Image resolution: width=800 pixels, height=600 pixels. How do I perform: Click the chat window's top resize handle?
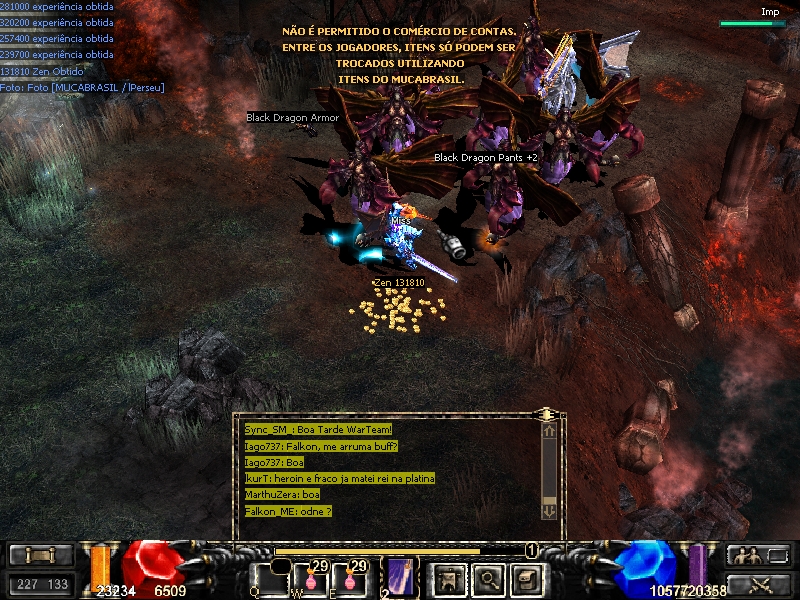(546, 413)
